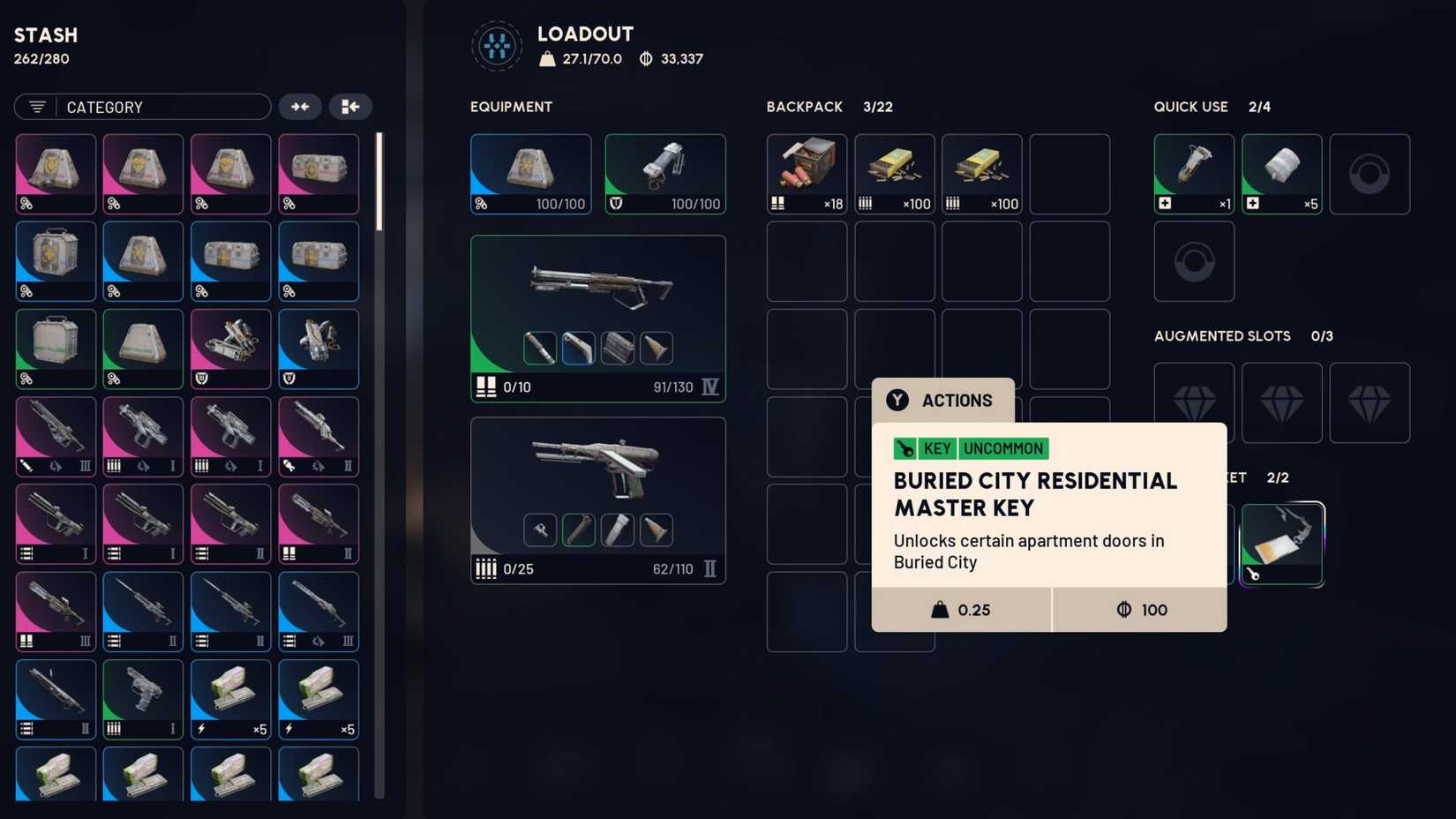Select the grenade in Quick Use

pos(1193,173)
